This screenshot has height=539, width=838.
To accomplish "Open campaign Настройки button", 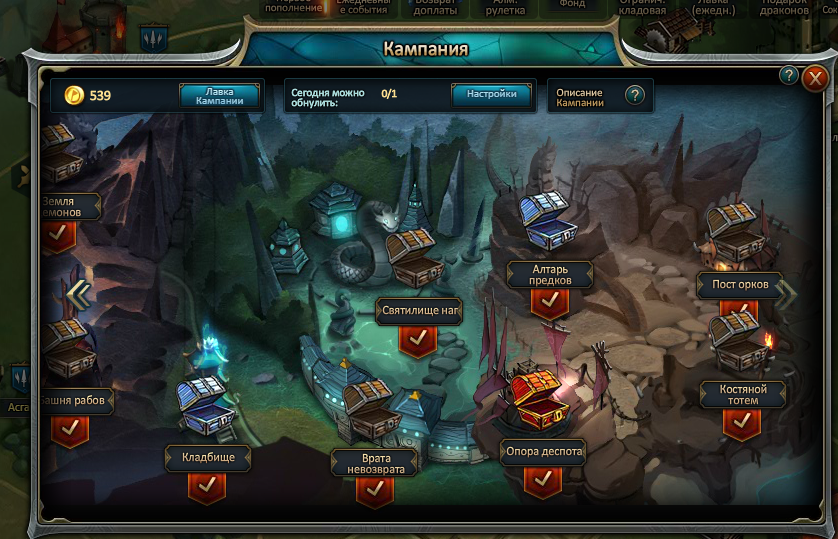I will (x=491, y=94).
